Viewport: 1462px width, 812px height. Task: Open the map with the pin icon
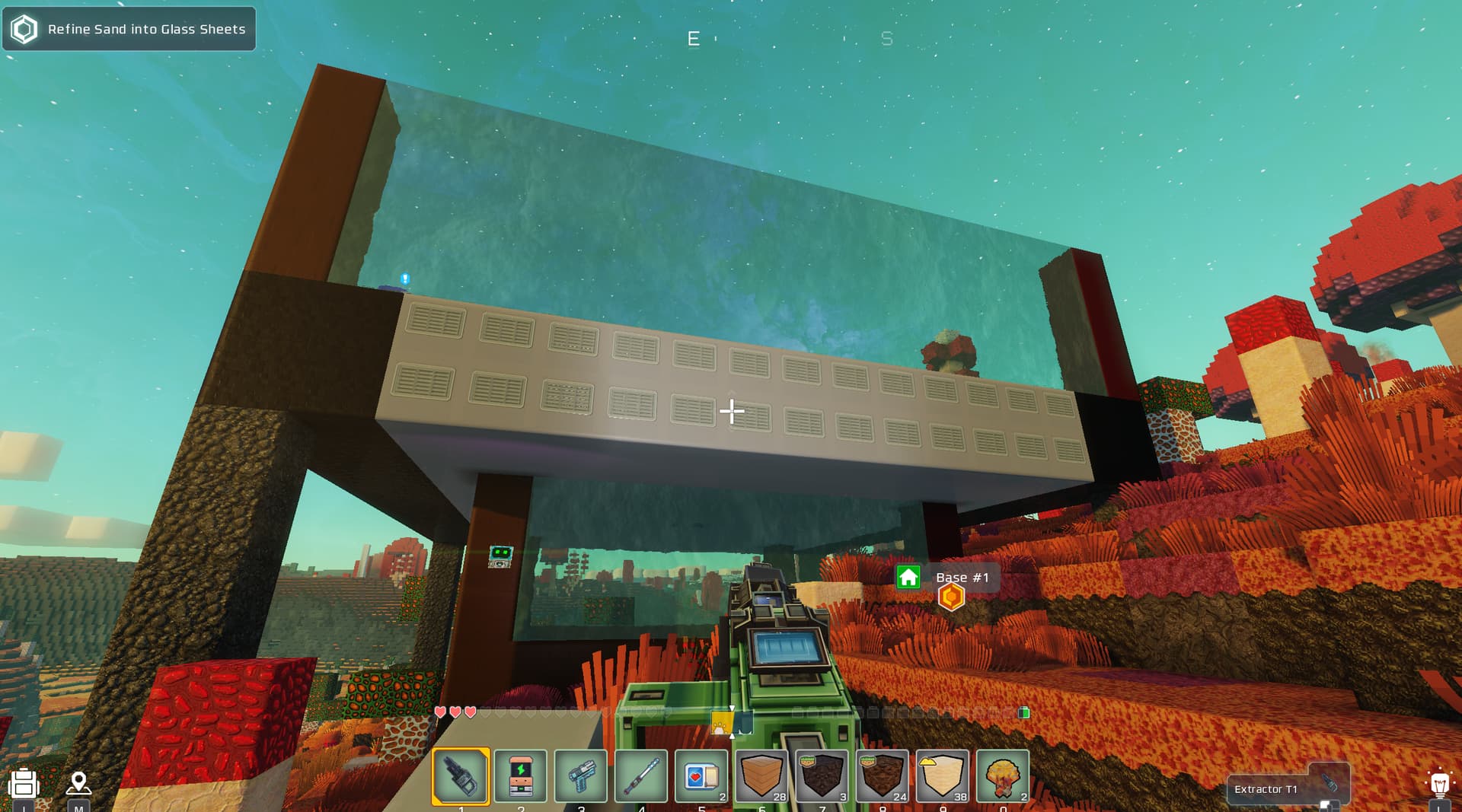click(x=78, y=782)
